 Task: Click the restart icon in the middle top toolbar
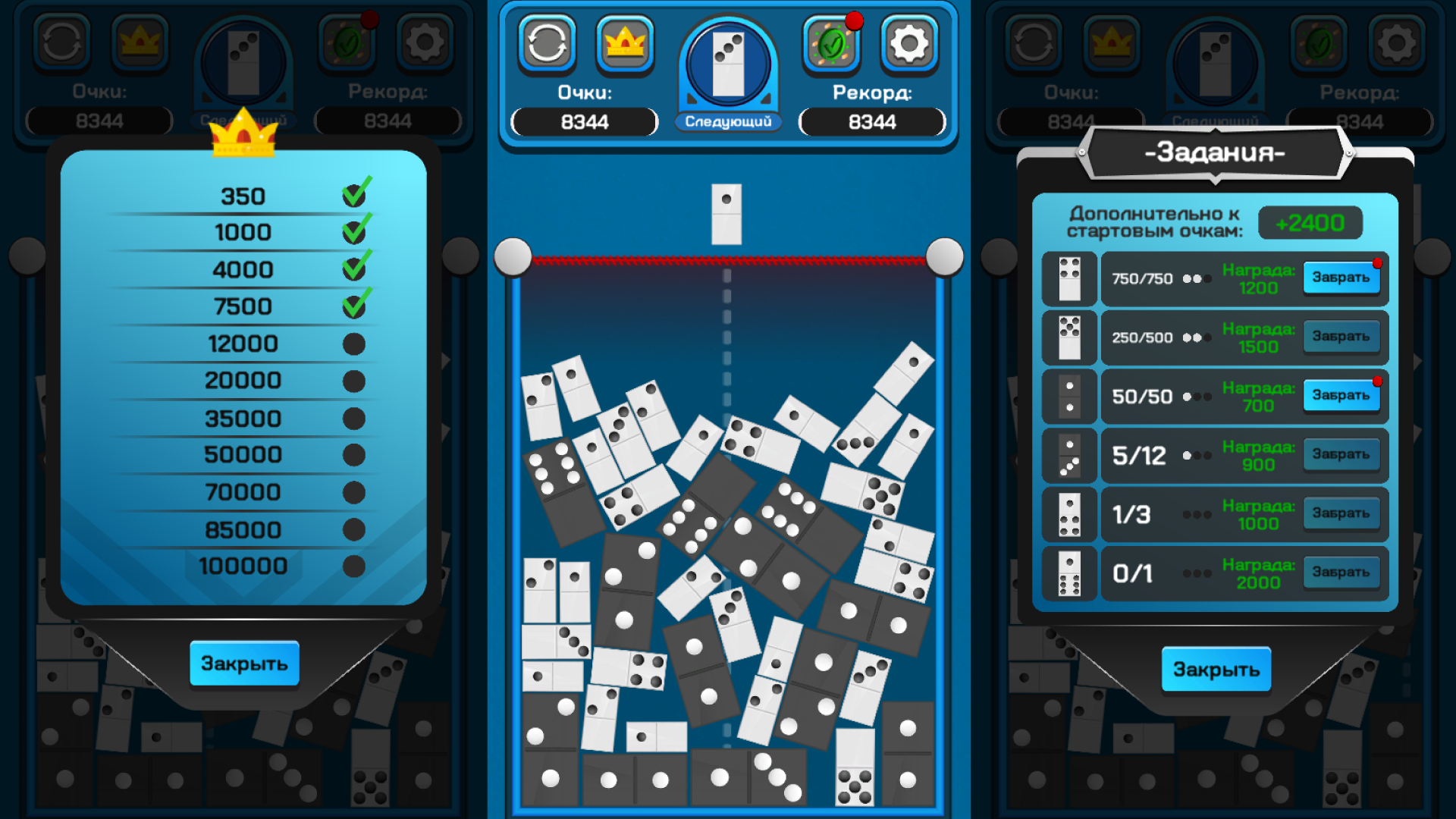(x=548, y=43)
